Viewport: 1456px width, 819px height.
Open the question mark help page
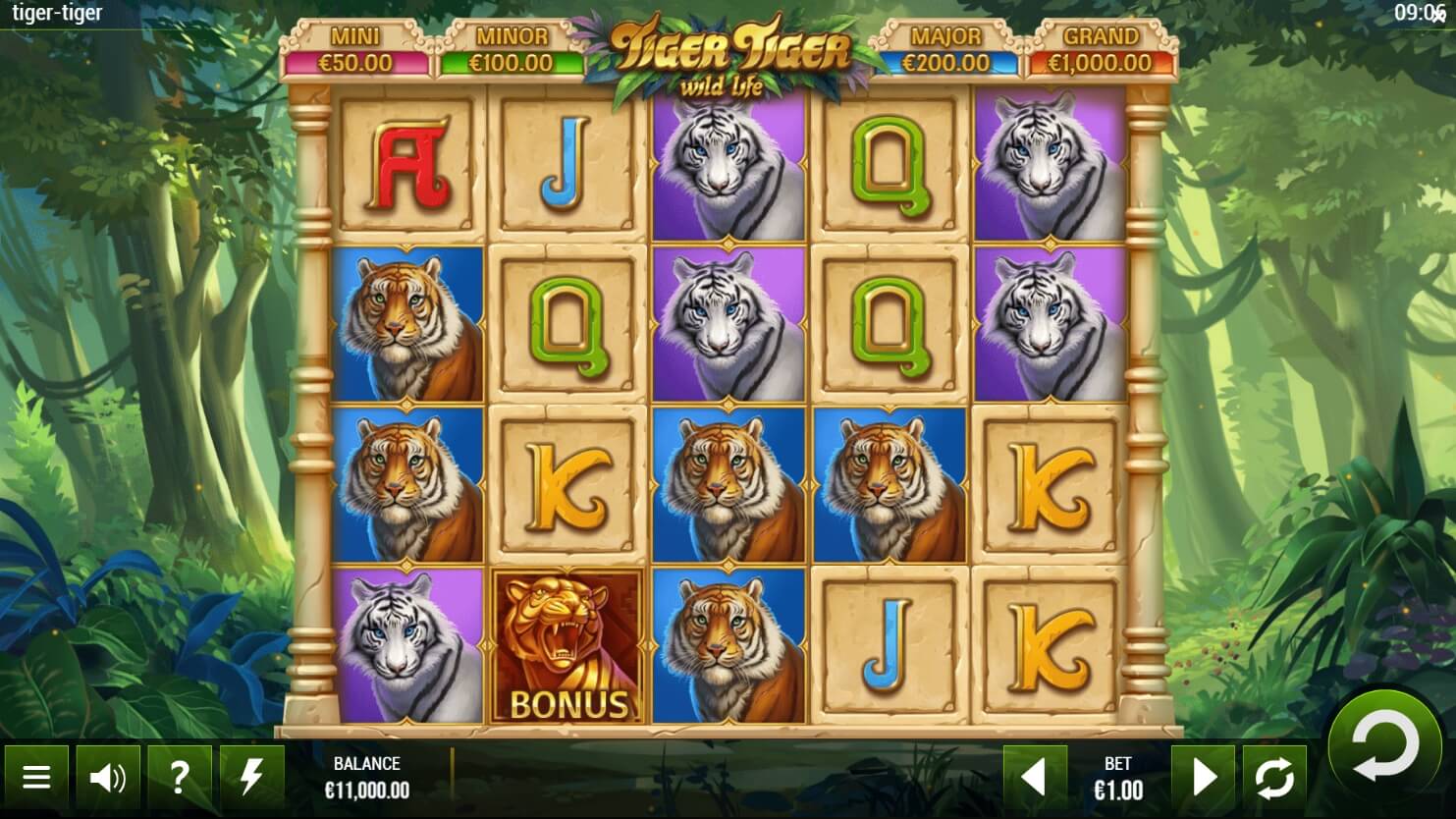click(180, 779)
